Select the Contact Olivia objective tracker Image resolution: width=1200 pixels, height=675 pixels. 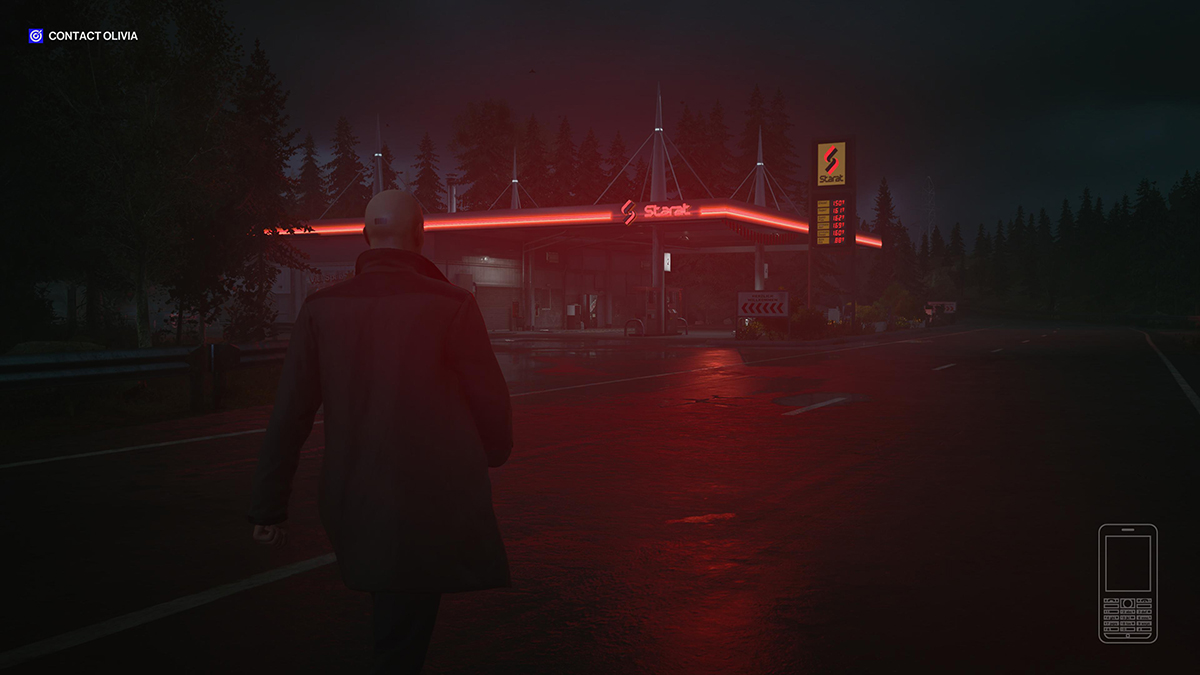[83, 36]
